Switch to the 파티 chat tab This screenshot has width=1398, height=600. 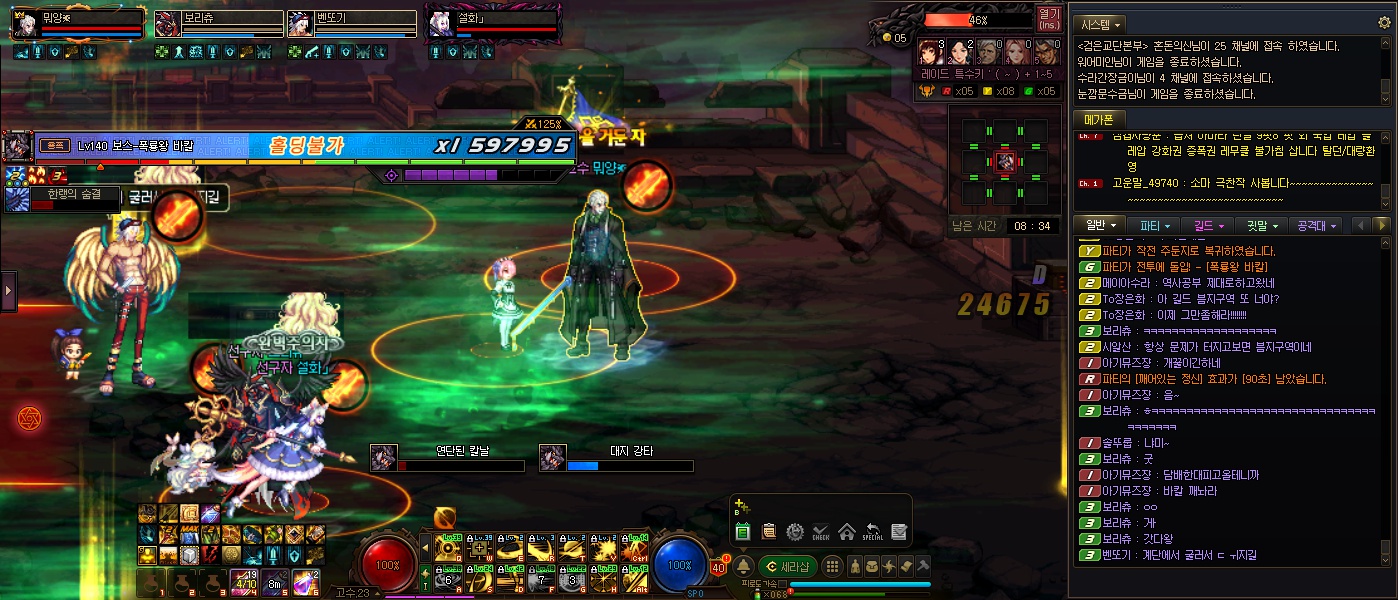[1154, 225]
